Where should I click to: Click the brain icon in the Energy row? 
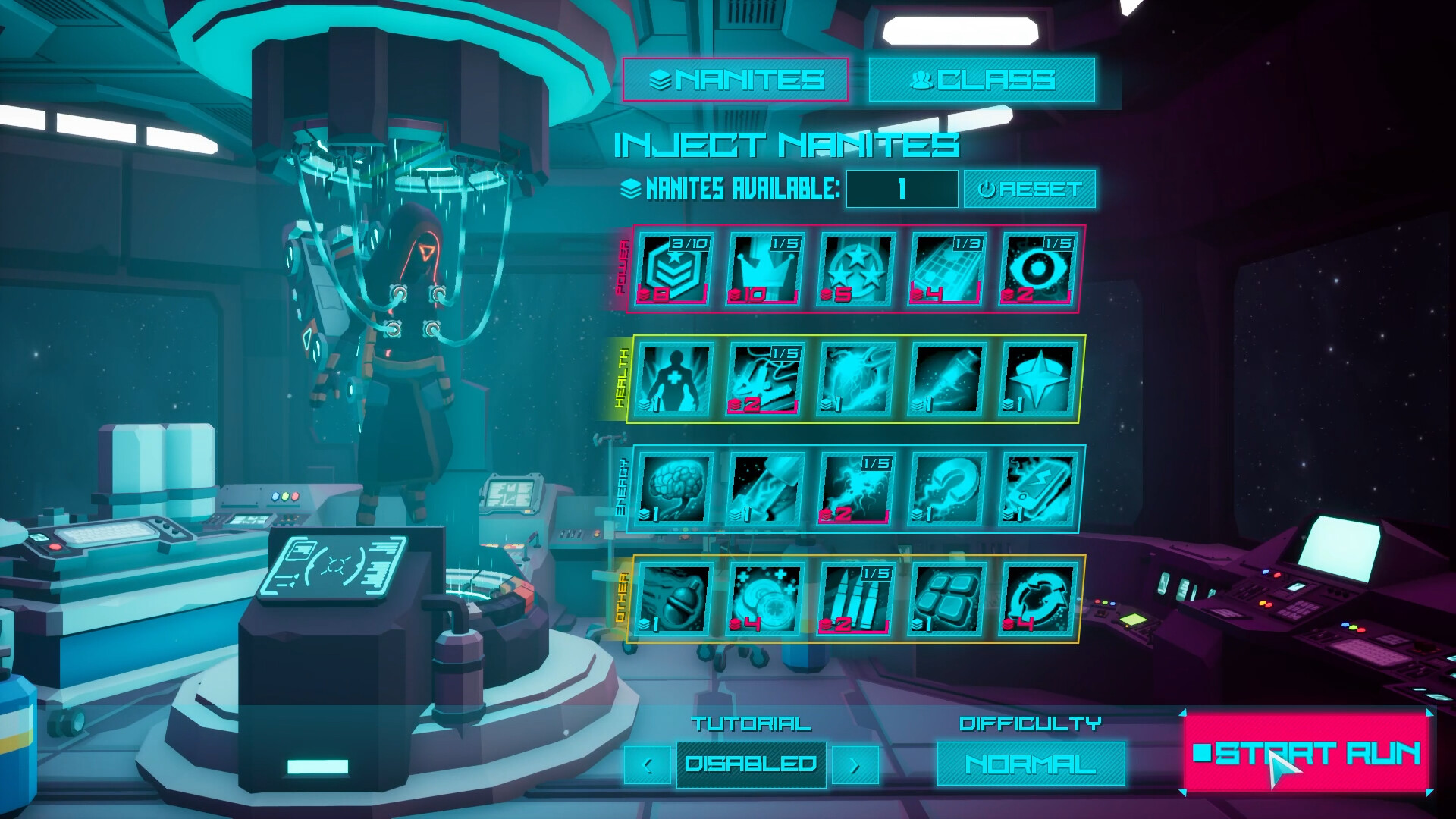(x=675, y=489)
